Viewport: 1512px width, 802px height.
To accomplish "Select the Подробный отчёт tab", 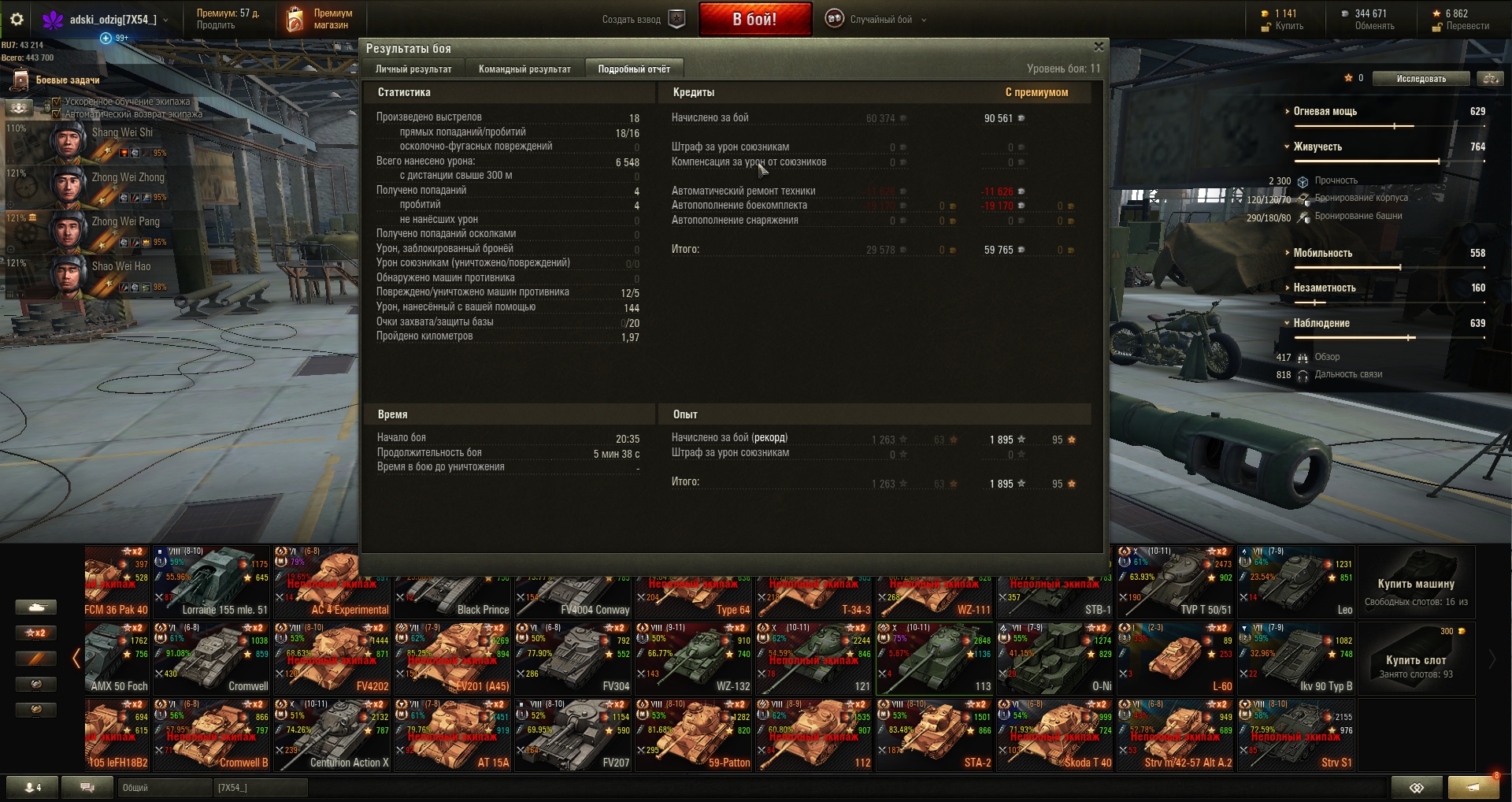I will 634,69.
